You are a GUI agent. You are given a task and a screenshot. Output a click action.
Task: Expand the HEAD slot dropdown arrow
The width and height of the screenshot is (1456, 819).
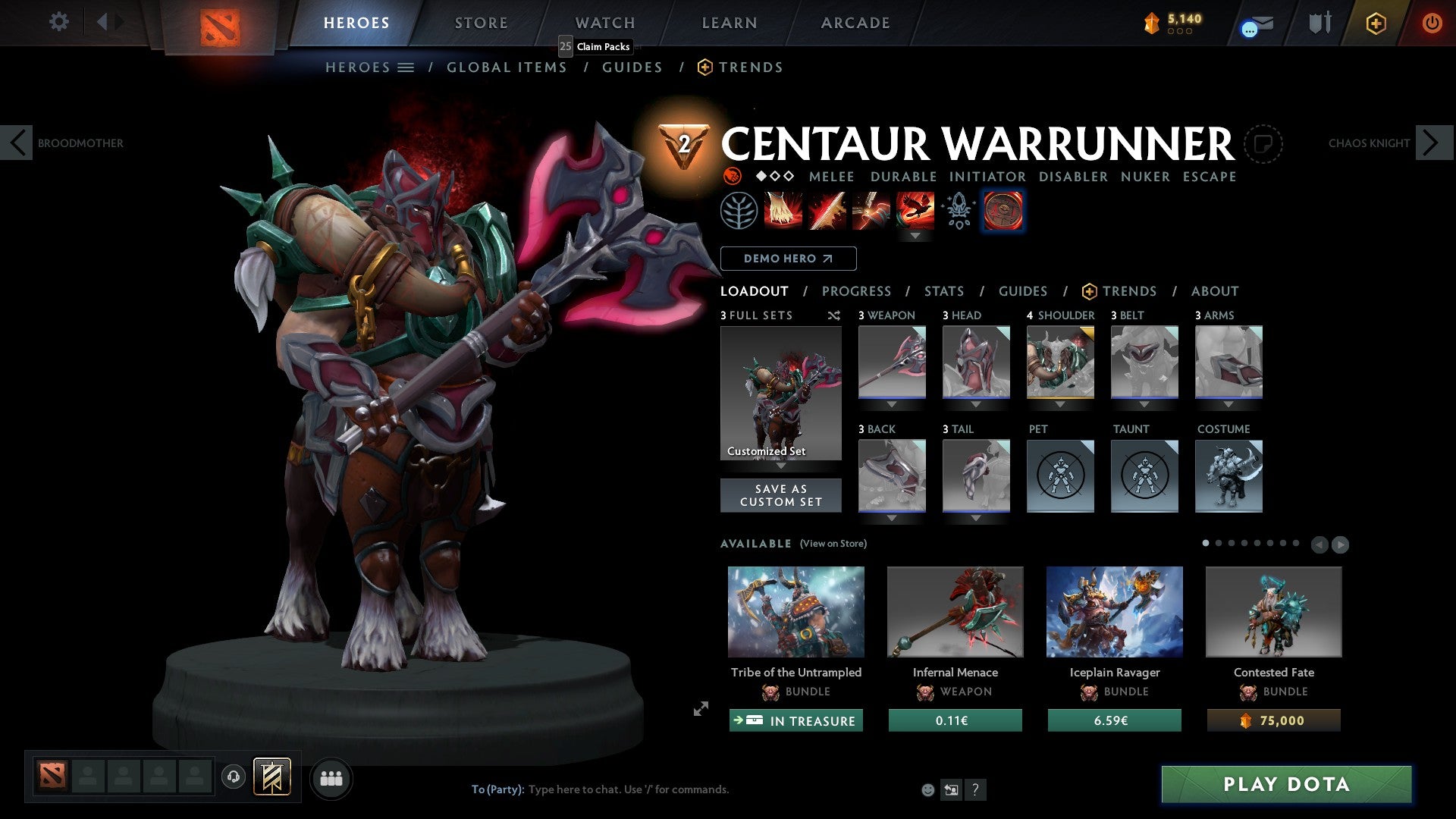pos(976,404)
